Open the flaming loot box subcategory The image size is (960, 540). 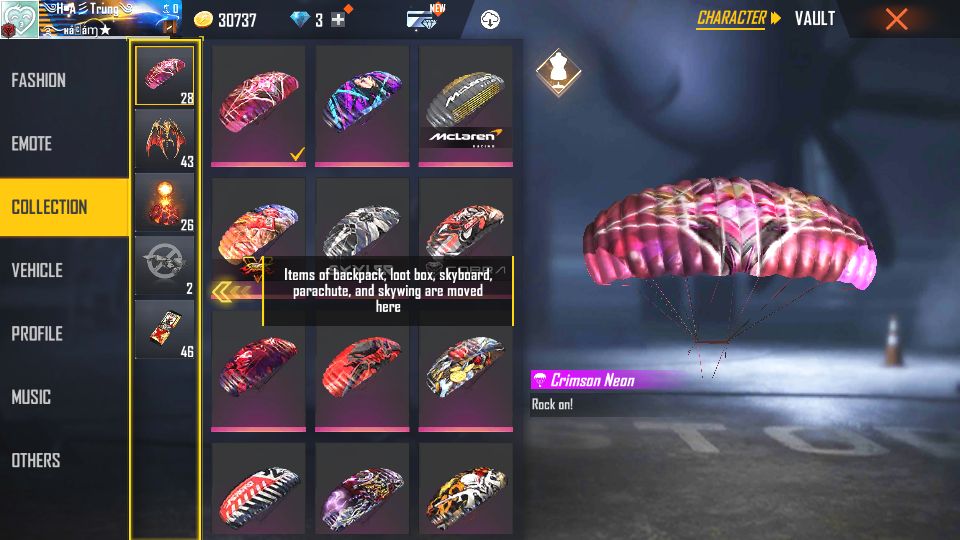pos(165,202)
